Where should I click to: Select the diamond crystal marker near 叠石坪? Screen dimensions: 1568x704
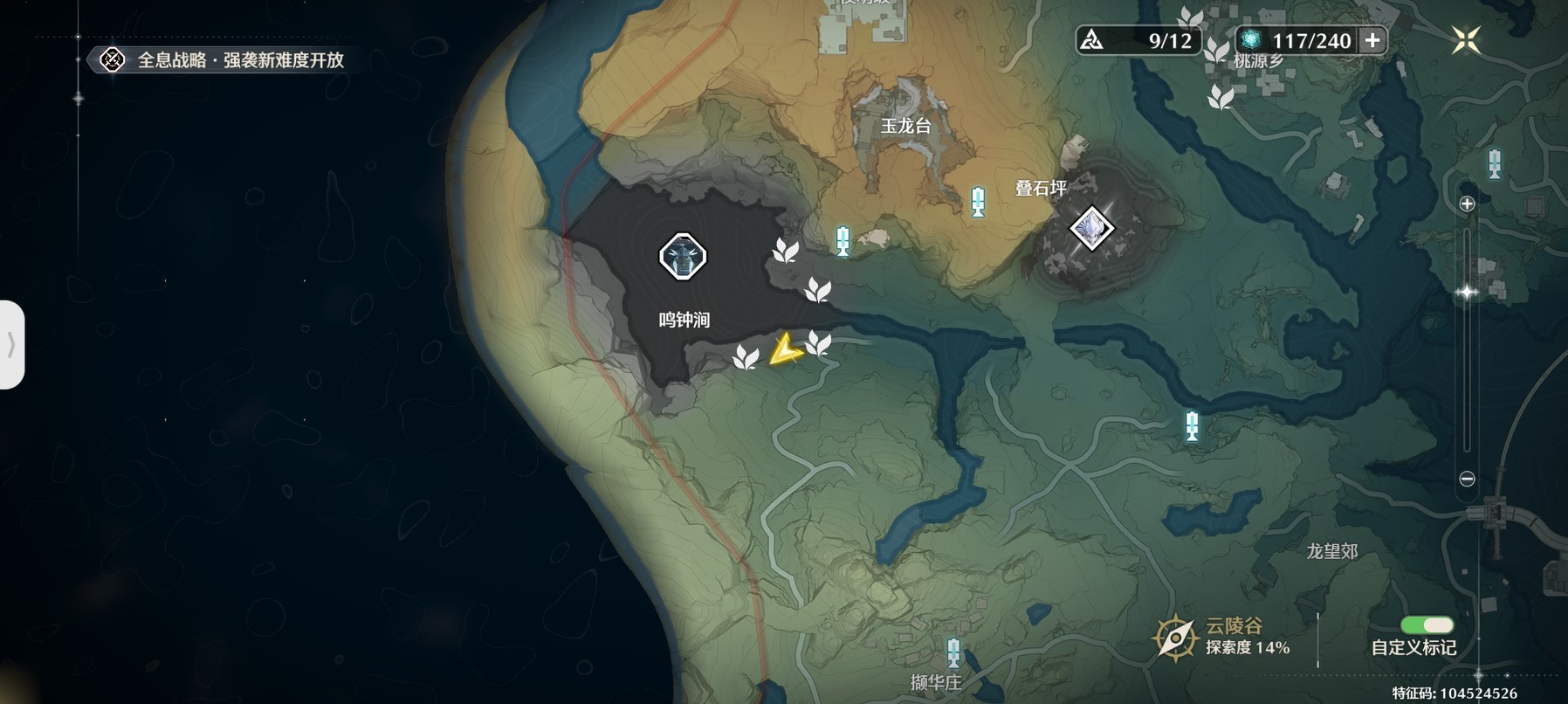point(1091,228)
